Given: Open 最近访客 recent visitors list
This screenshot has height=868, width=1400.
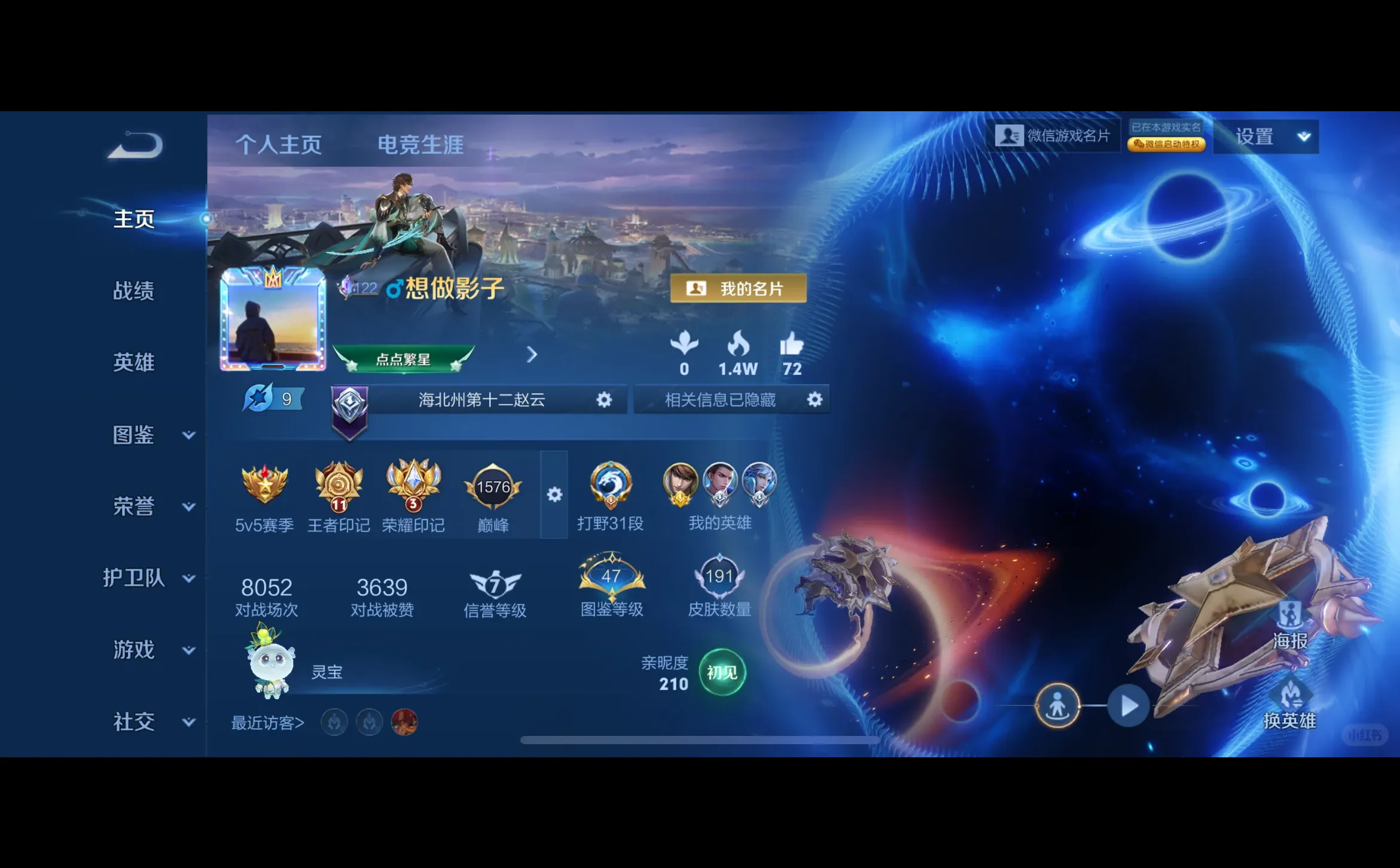Looking at the screenshot, I should pyautogui.click(x=267, y=722).
